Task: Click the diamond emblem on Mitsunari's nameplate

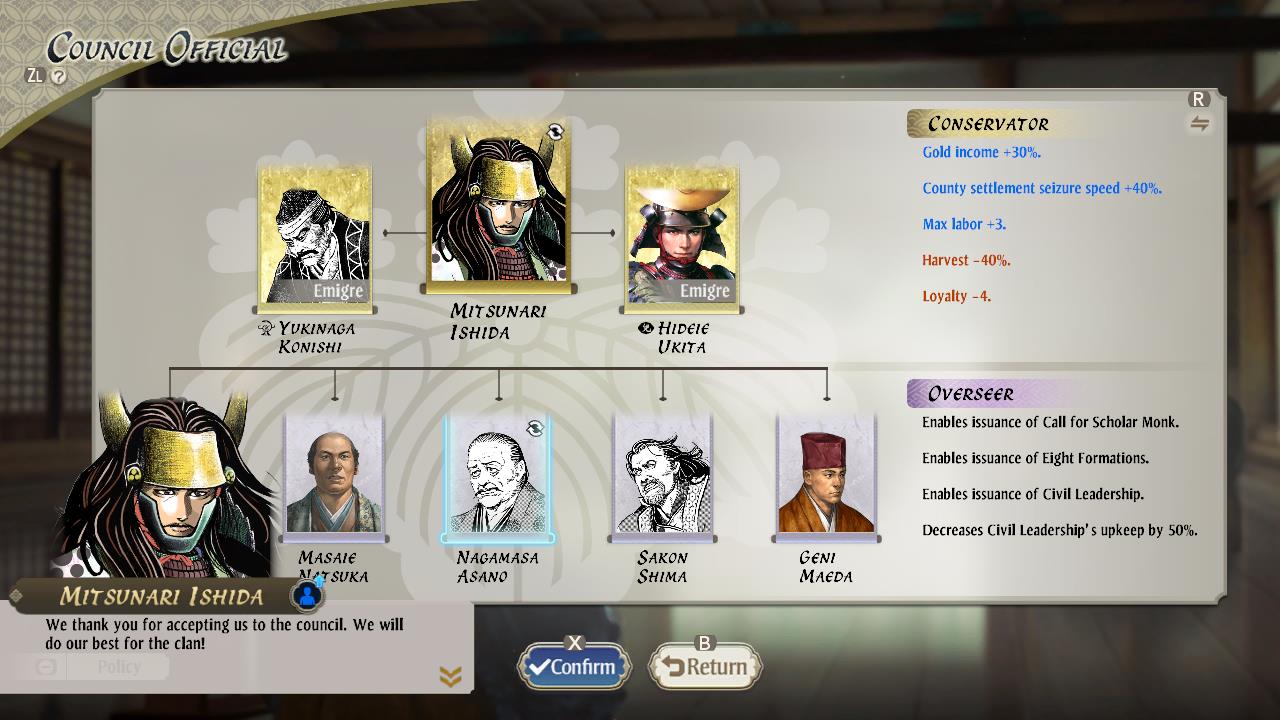Action: [x=14, y=596]
